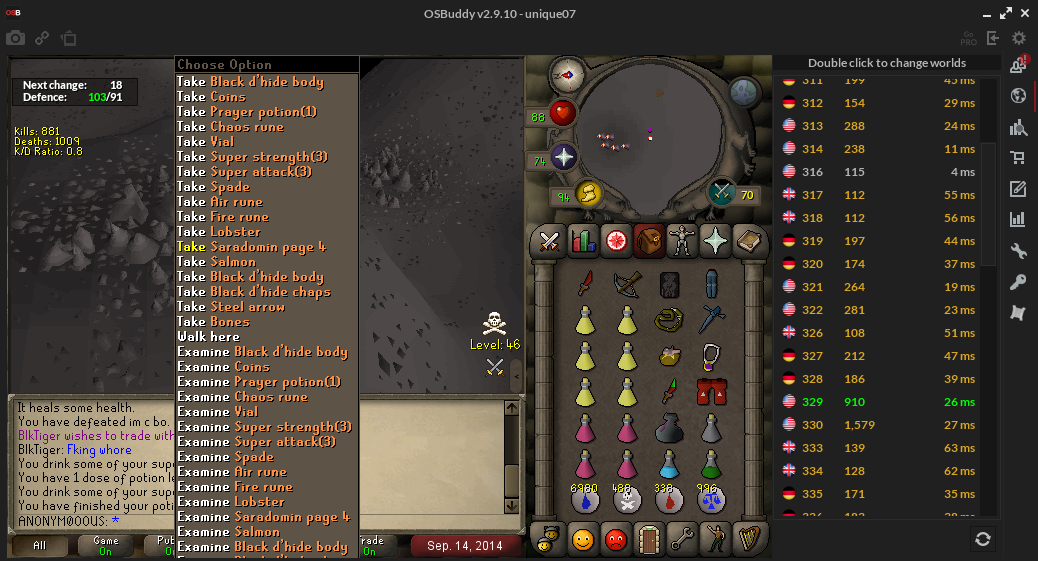Switch to the Skills bar-chart tab
1038x561 pixels.
[x=582, y=241]
